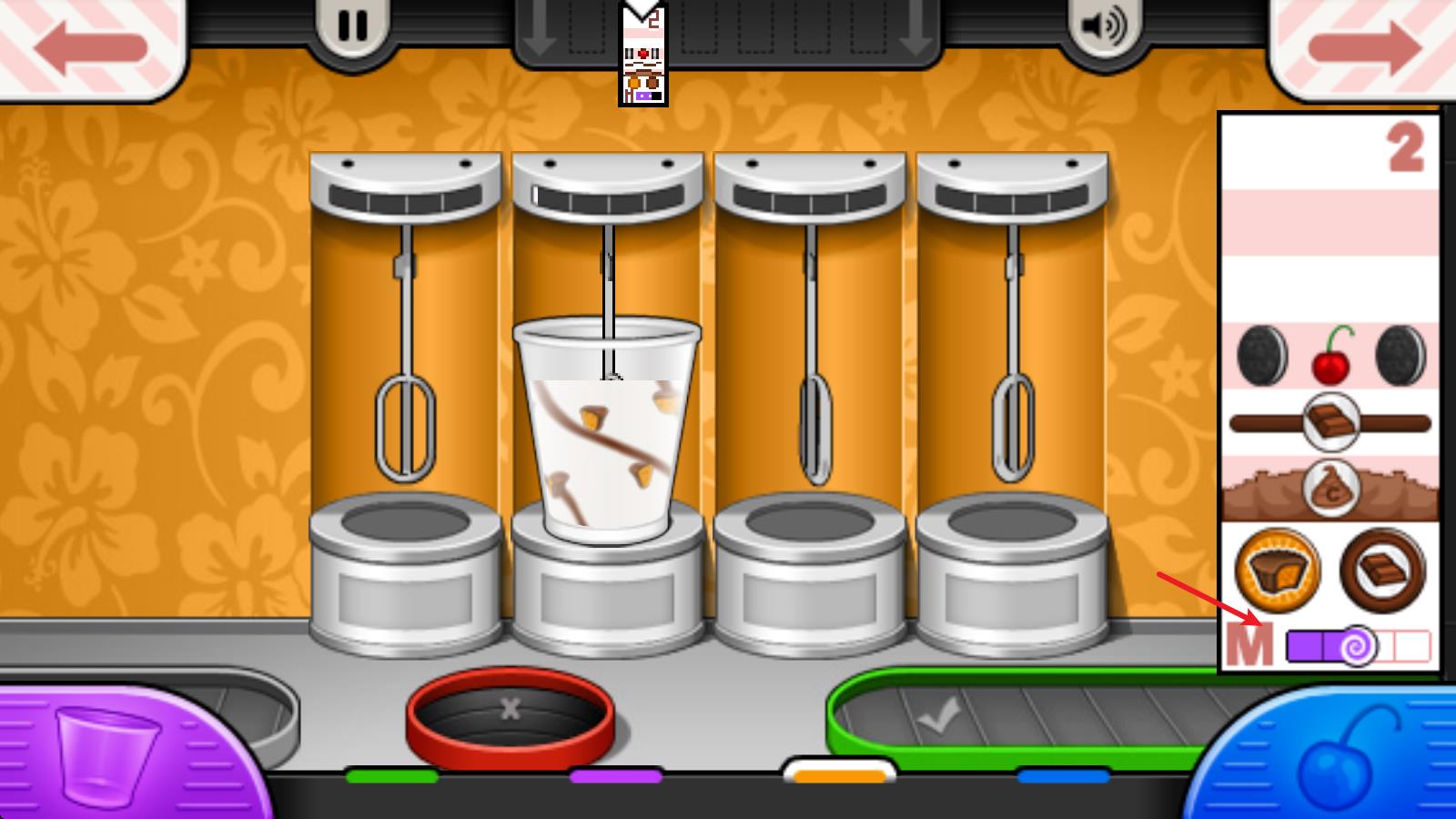This screenshot has height=819, width=1456.
Task: Switch to the green station tab
Action: pos(392,776)
